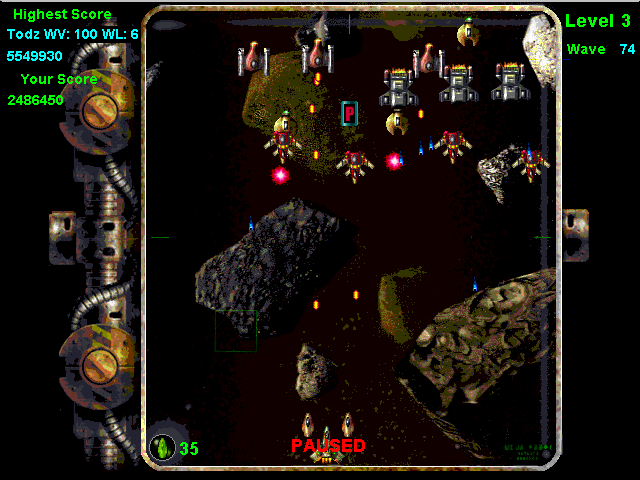Click the green crystal icon beside 35
This screenshot has width=640, height=480.
pos(162,446)
